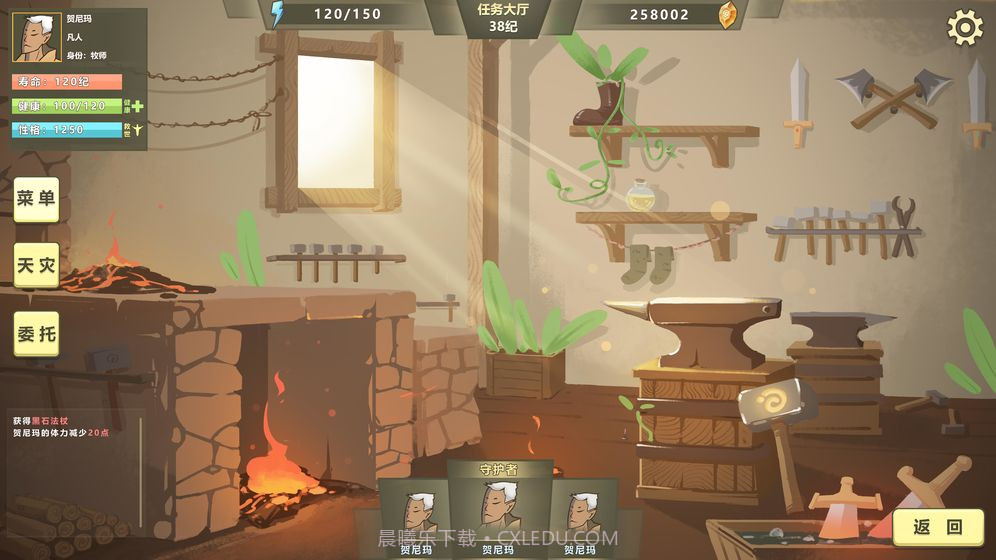Click the character portrait of 贺尼玛

point(36,38)
